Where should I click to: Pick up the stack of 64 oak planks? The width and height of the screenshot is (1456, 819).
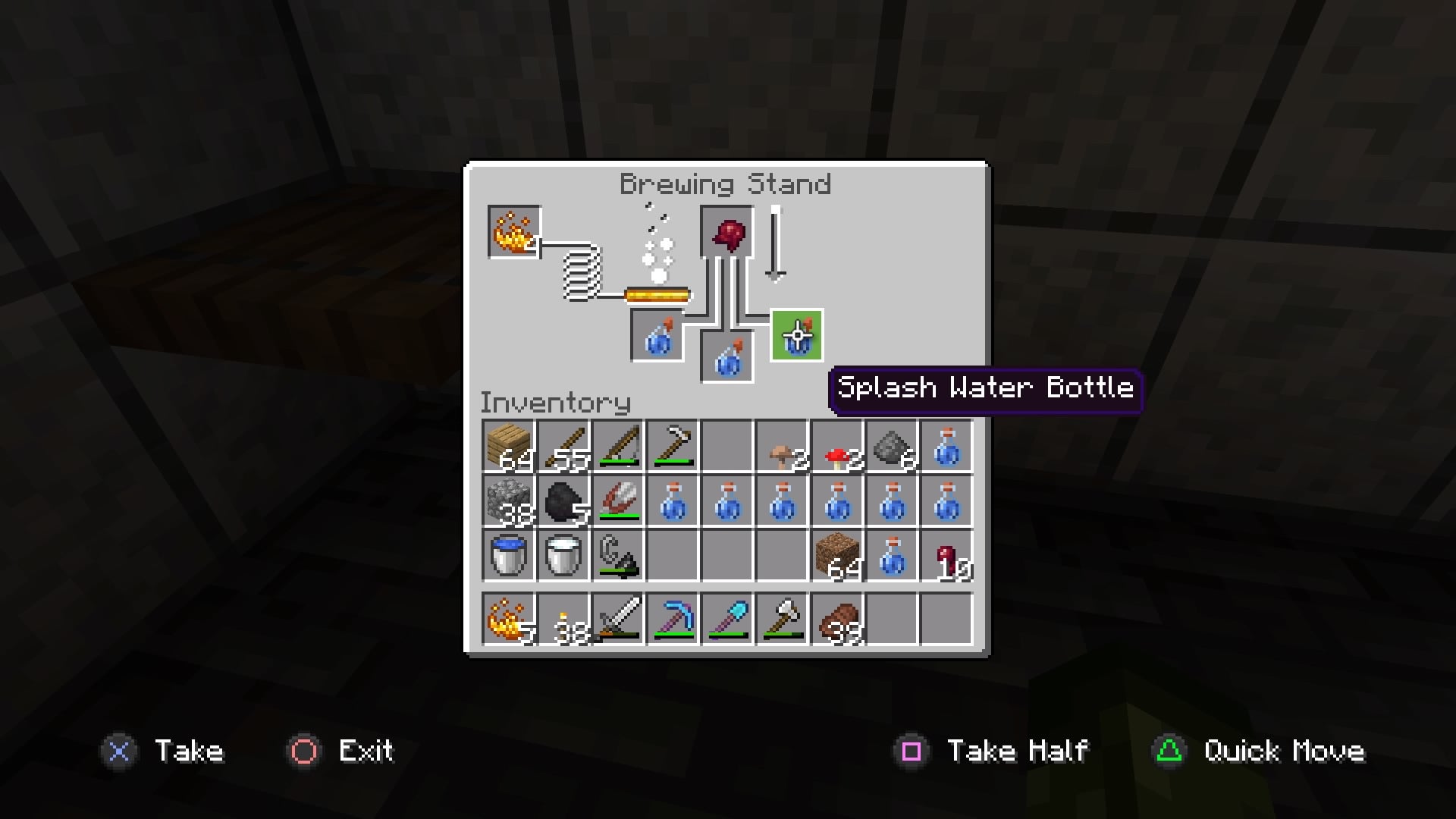pos(507,445)
